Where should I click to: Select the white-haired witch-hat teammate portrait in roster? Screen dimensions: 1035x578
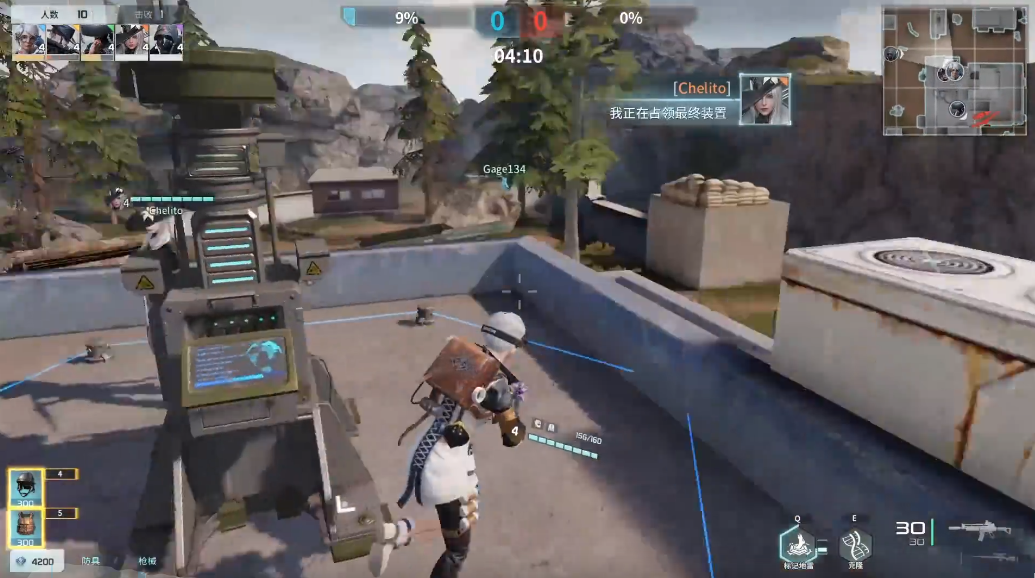pos(131,41)
